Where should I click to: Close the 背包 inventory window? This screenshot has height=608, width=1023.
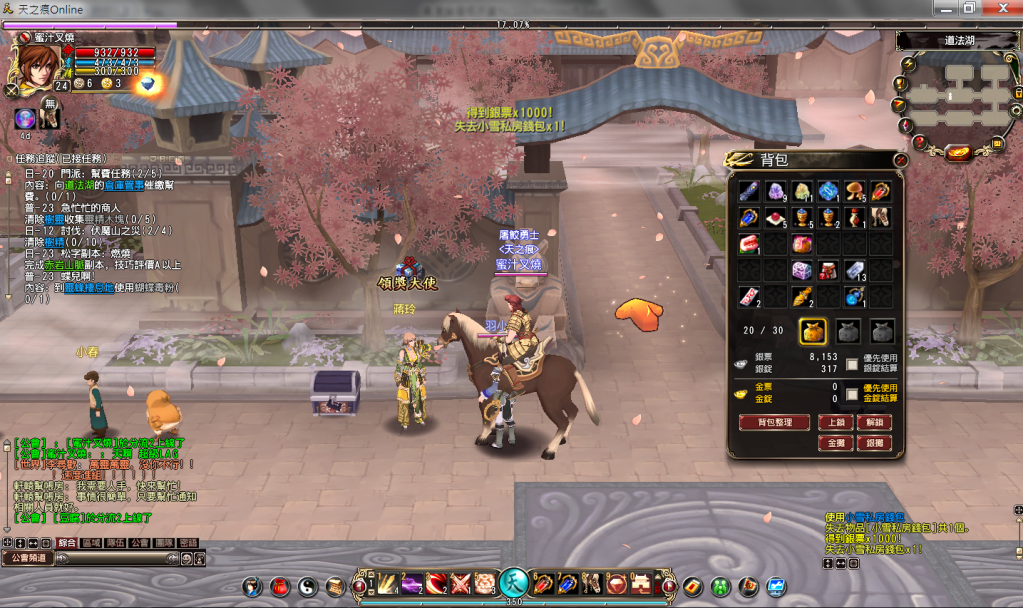[900, 159]
